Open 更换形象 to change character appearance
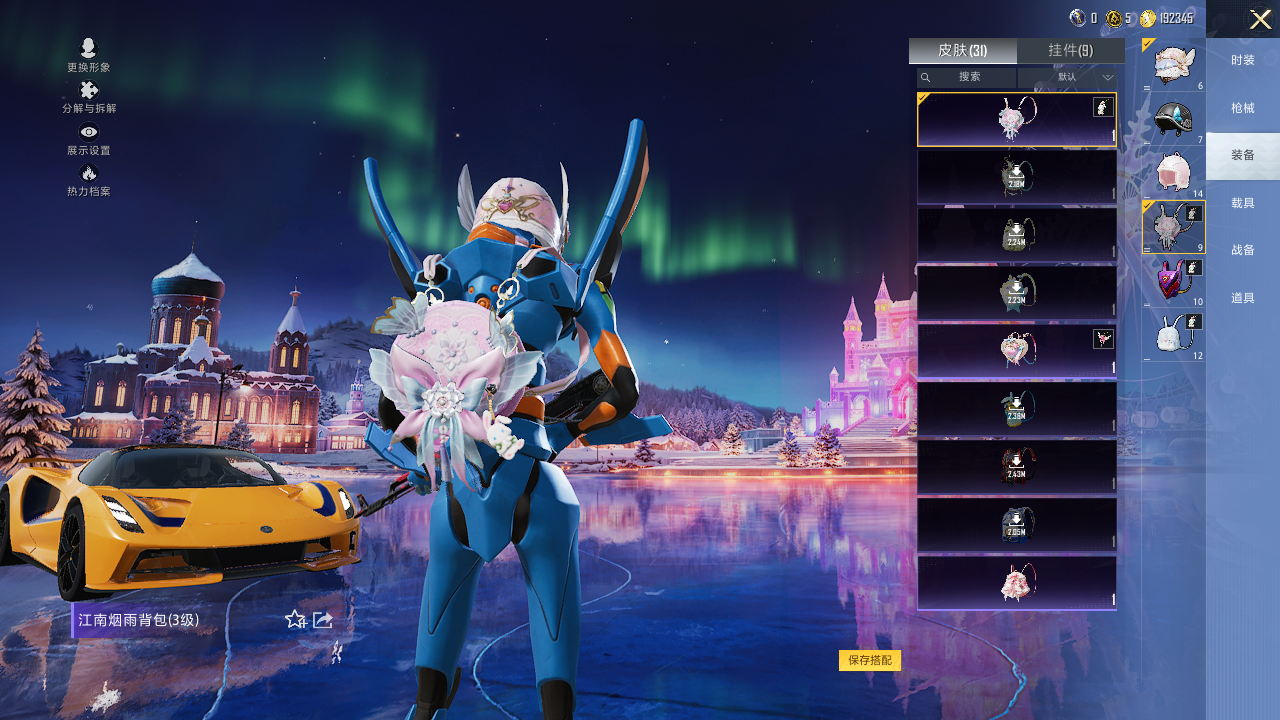Screen dimensions: 1280x720 click(88, 55)
